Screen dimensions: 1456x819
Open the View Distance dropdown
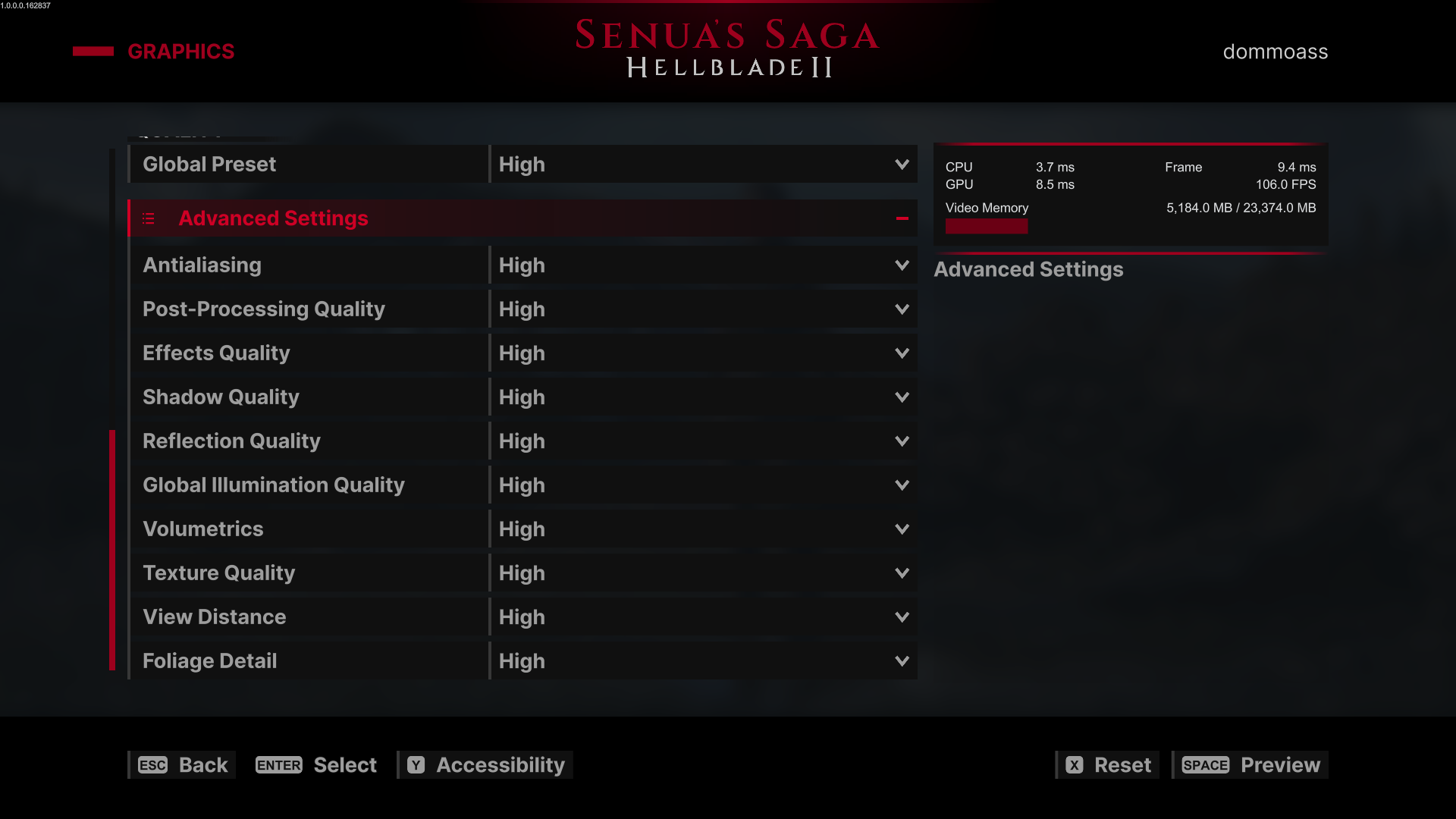[x=703, y=617]
